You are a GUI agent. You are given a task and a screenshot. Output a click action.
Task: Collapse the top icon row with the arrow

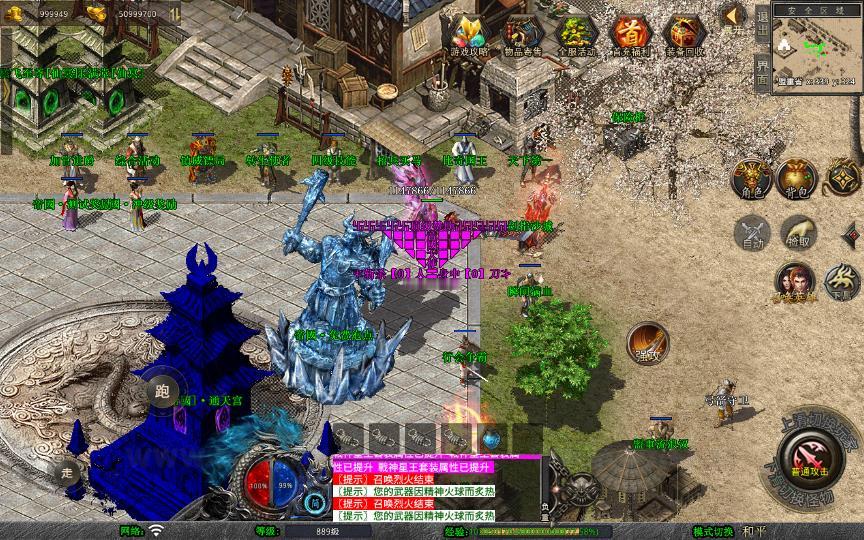coord(733,16)
